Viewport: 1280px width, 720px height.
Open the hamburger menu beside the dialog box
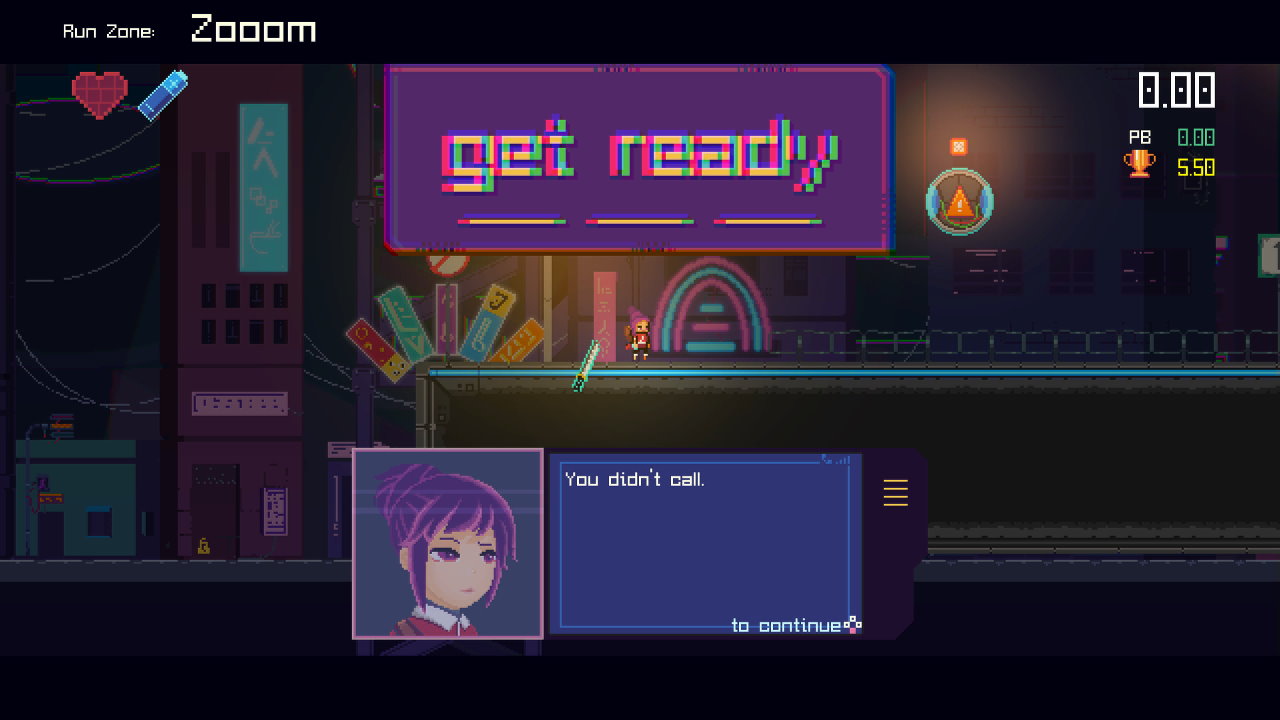tap(895, 492)
